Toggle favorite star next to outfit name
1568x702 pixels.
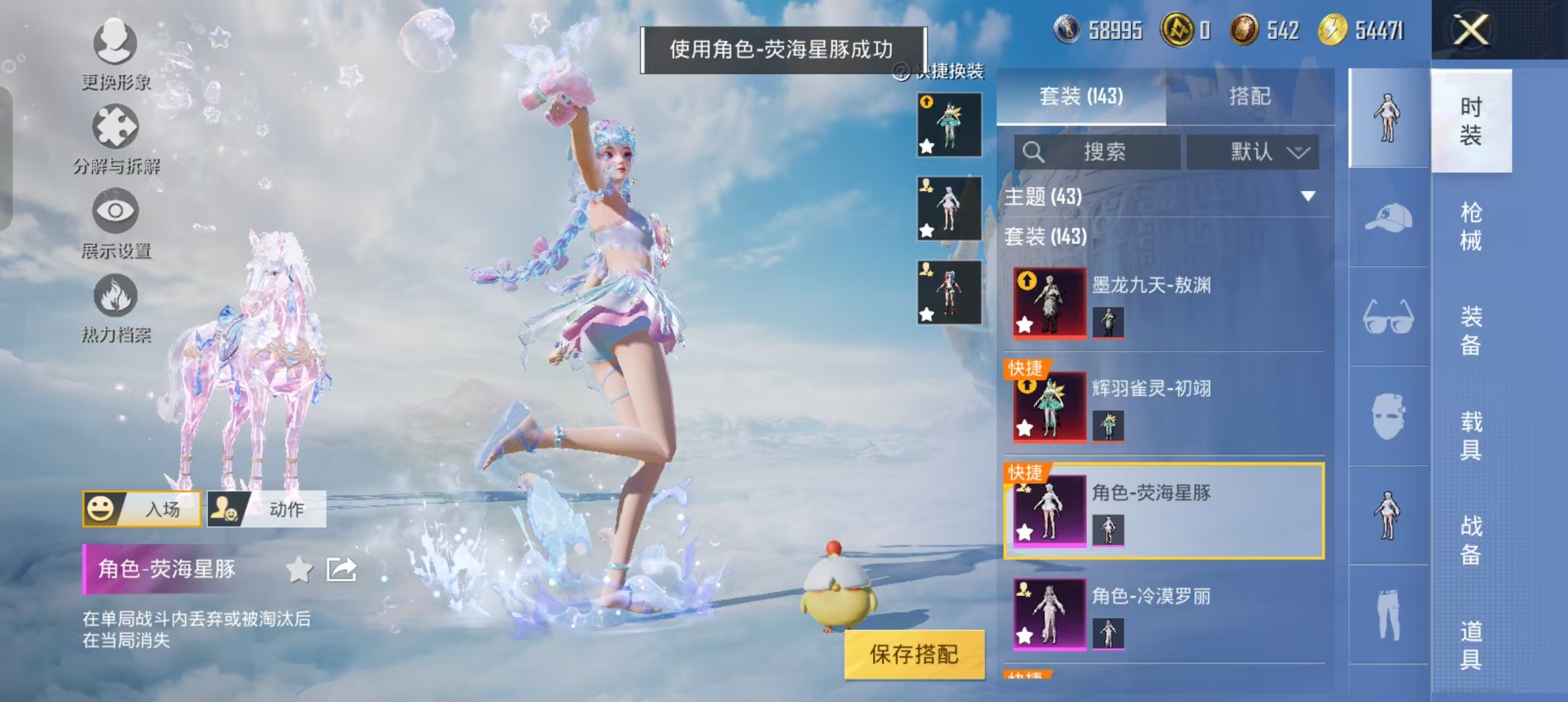[x=298, y=568]
